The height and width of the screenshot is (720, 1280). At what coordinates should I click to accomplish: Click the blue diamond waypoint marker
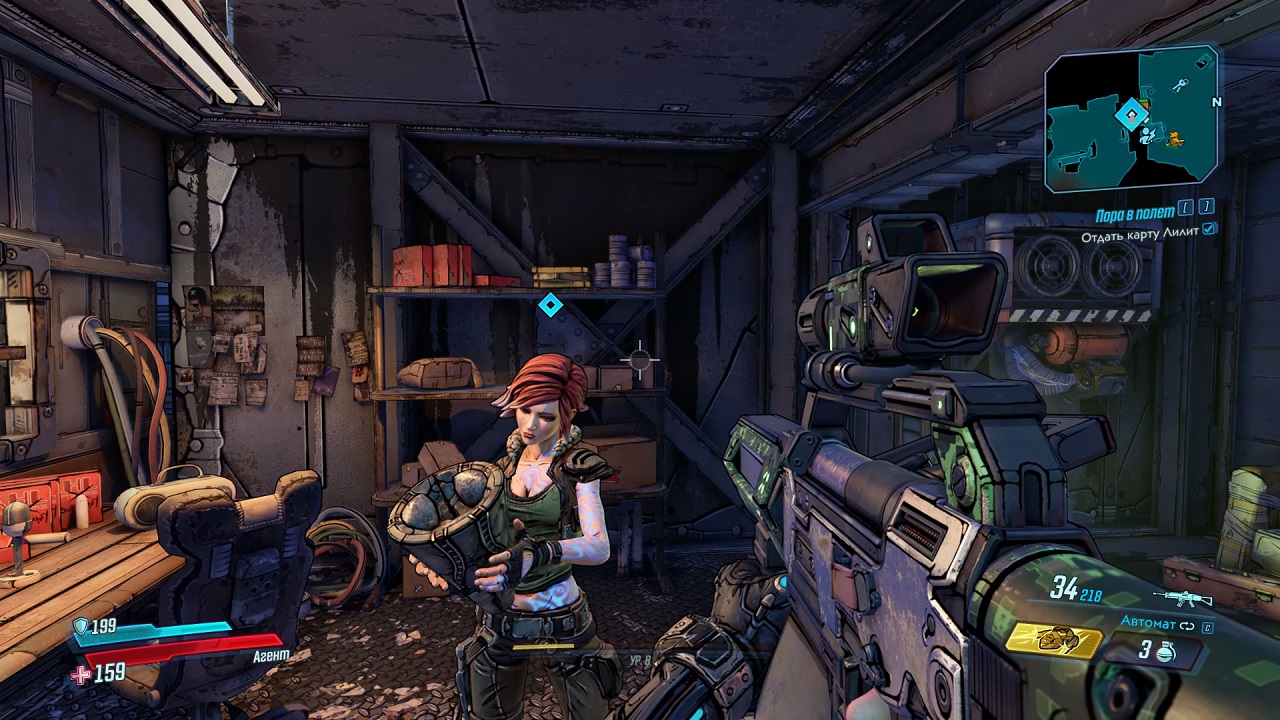pyautogui.click(x=549, y=305)
